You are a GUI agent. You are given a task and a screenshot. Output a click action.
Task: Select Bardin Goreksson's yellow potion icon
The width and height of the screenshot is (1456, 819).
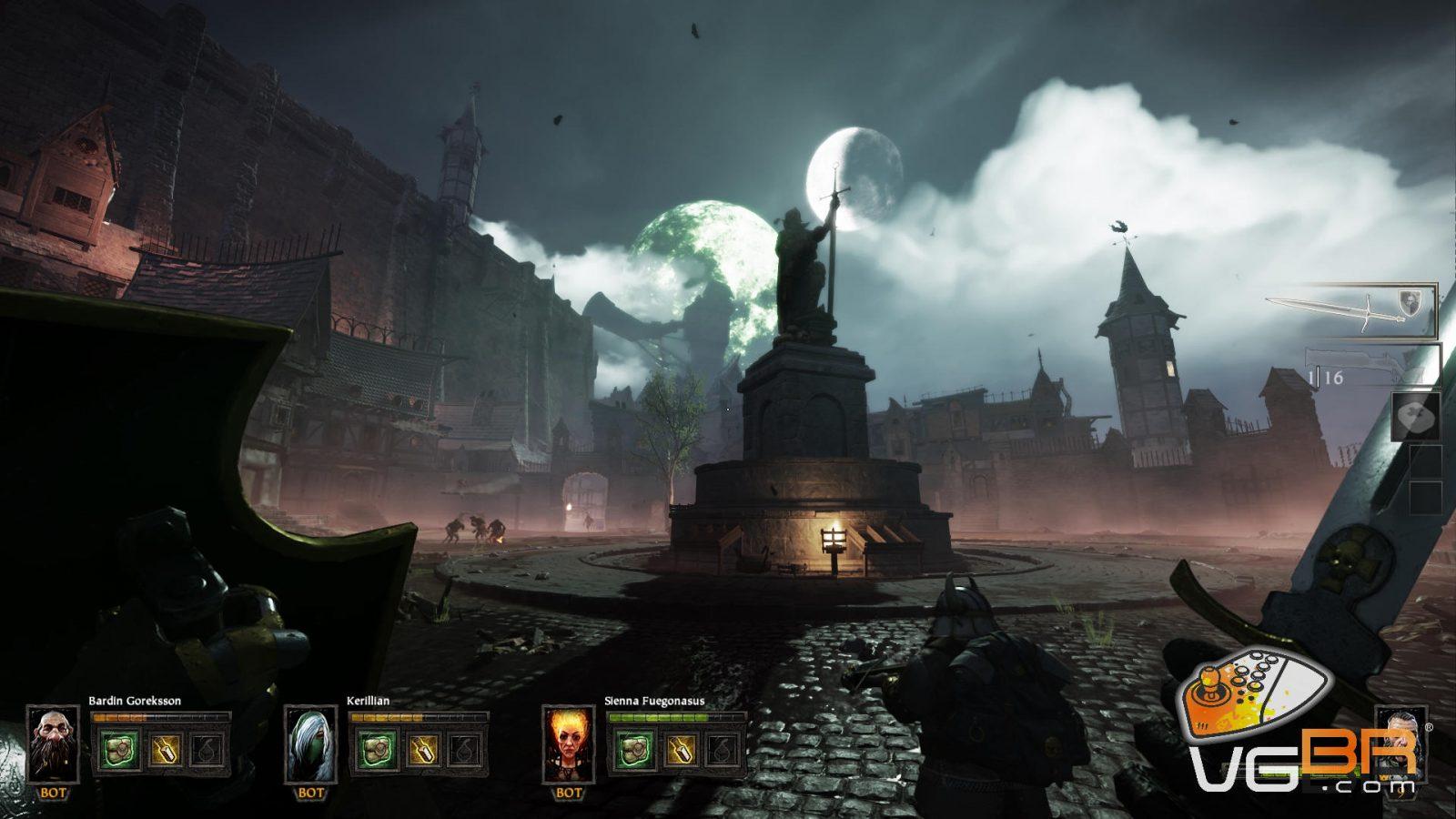[165, 750]
